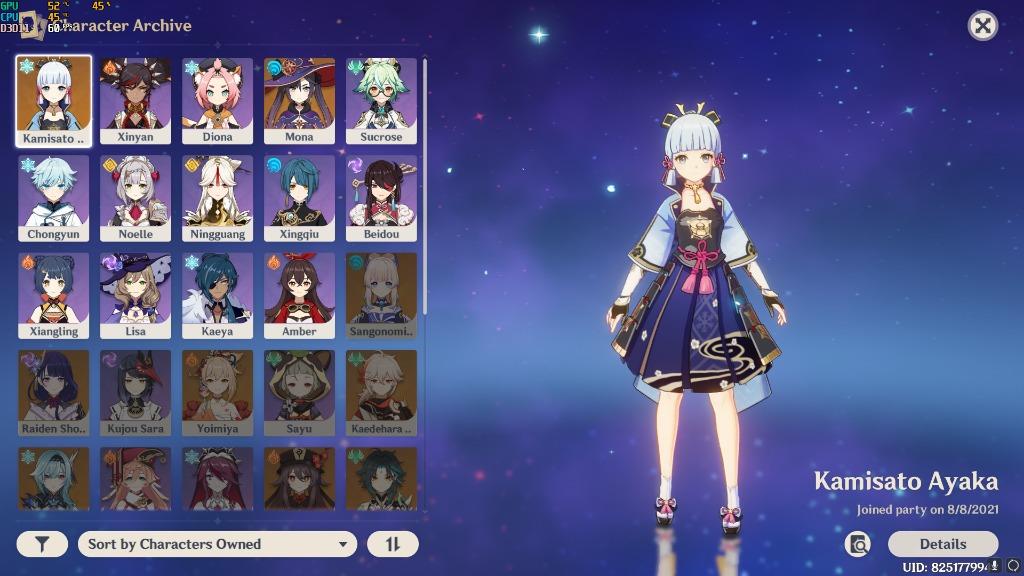The width and height of the screenshot is (1024, 576).
Task: Open the Sort by Characters Owned dropdown
Action: pyautogui.click(x=216, y=544)
